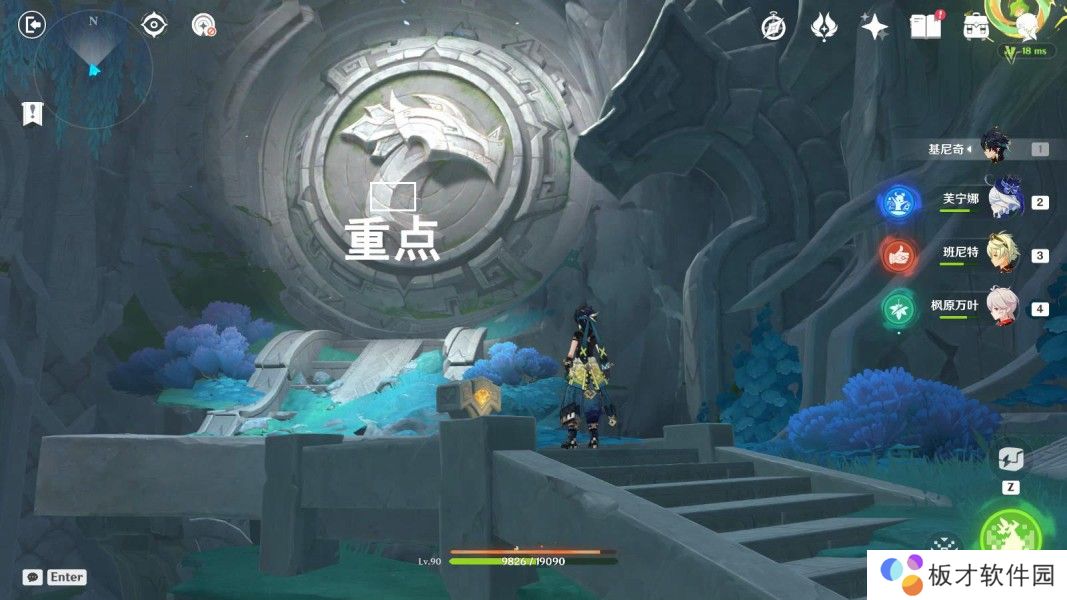
Task: Select active character 基尼奇
Action: point(995,147)
